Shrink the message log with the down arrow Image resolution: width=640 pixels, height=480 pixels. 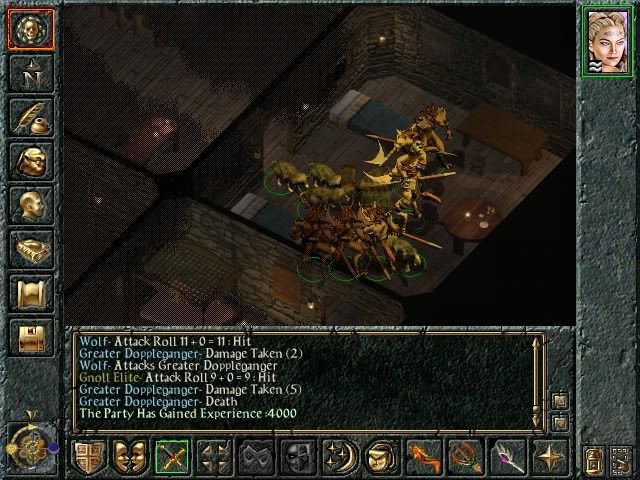[558, 421]
